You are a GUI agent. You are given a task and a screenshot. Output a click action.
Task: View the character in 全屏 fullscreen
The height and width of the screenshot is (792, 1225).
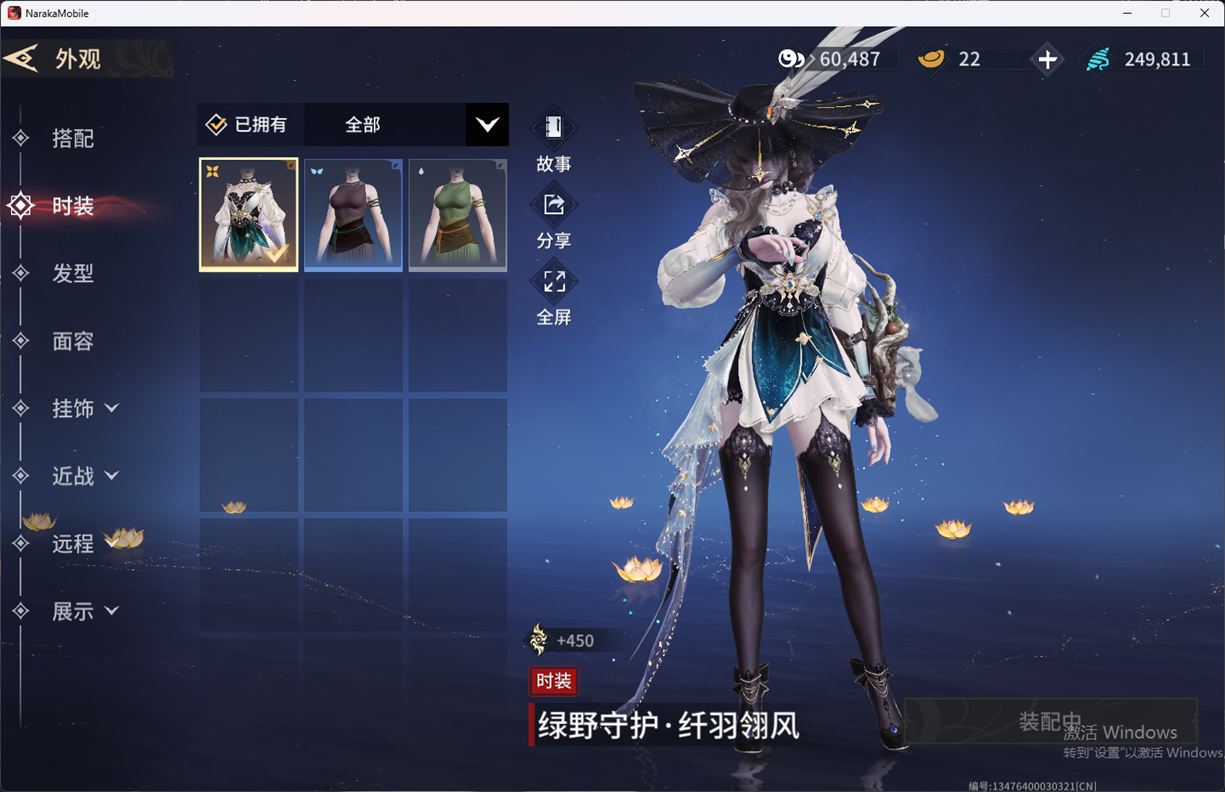[553, 294]
